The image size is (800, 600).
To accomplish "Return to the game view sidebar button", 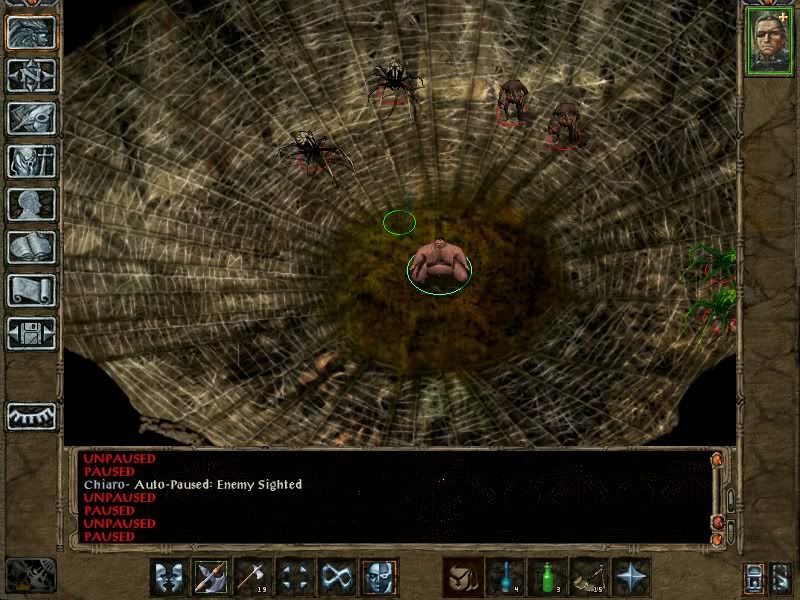I will click(x=30, y=32).
